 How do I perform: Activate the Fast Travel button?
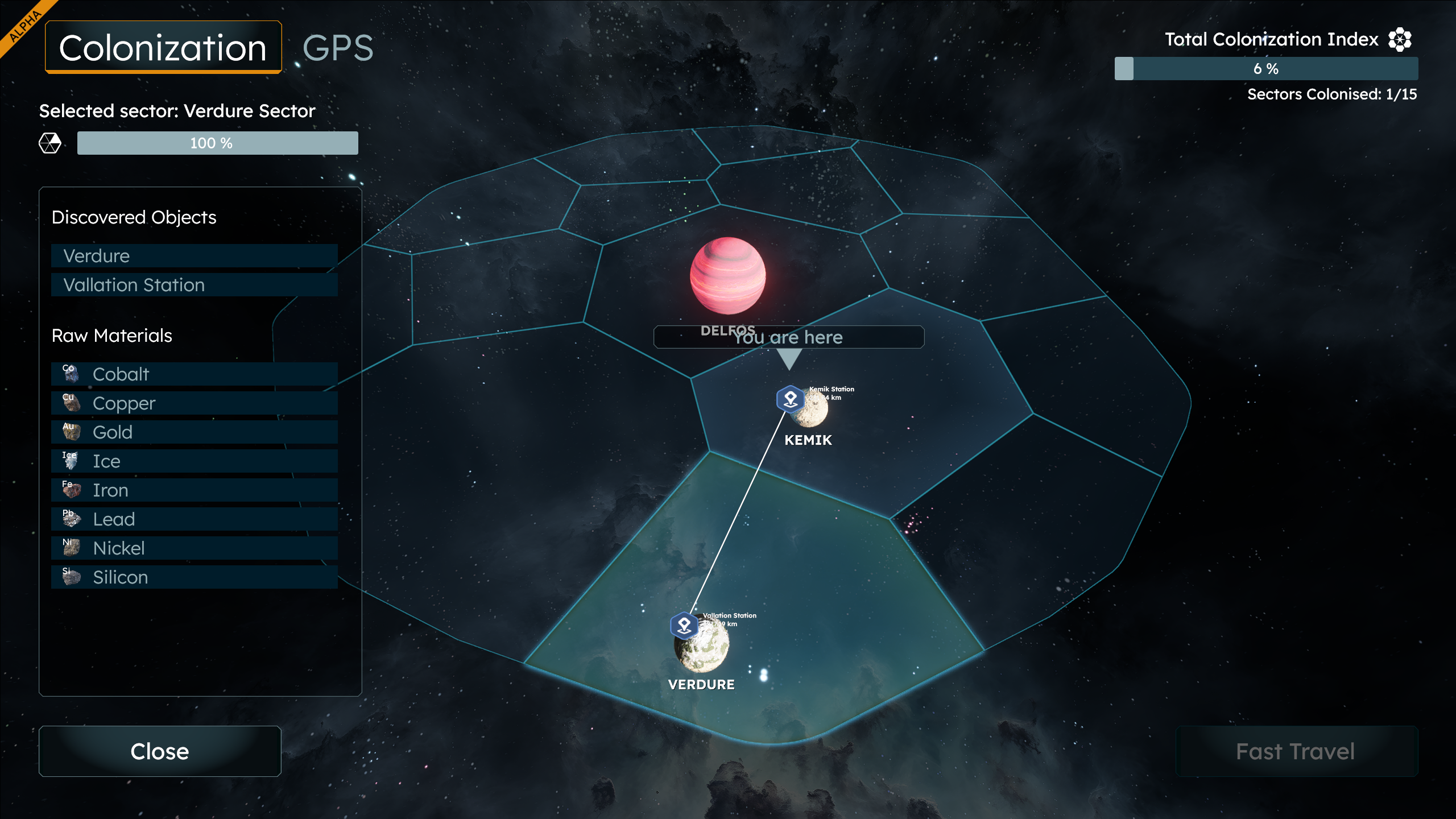click(x=1296, y=751)
